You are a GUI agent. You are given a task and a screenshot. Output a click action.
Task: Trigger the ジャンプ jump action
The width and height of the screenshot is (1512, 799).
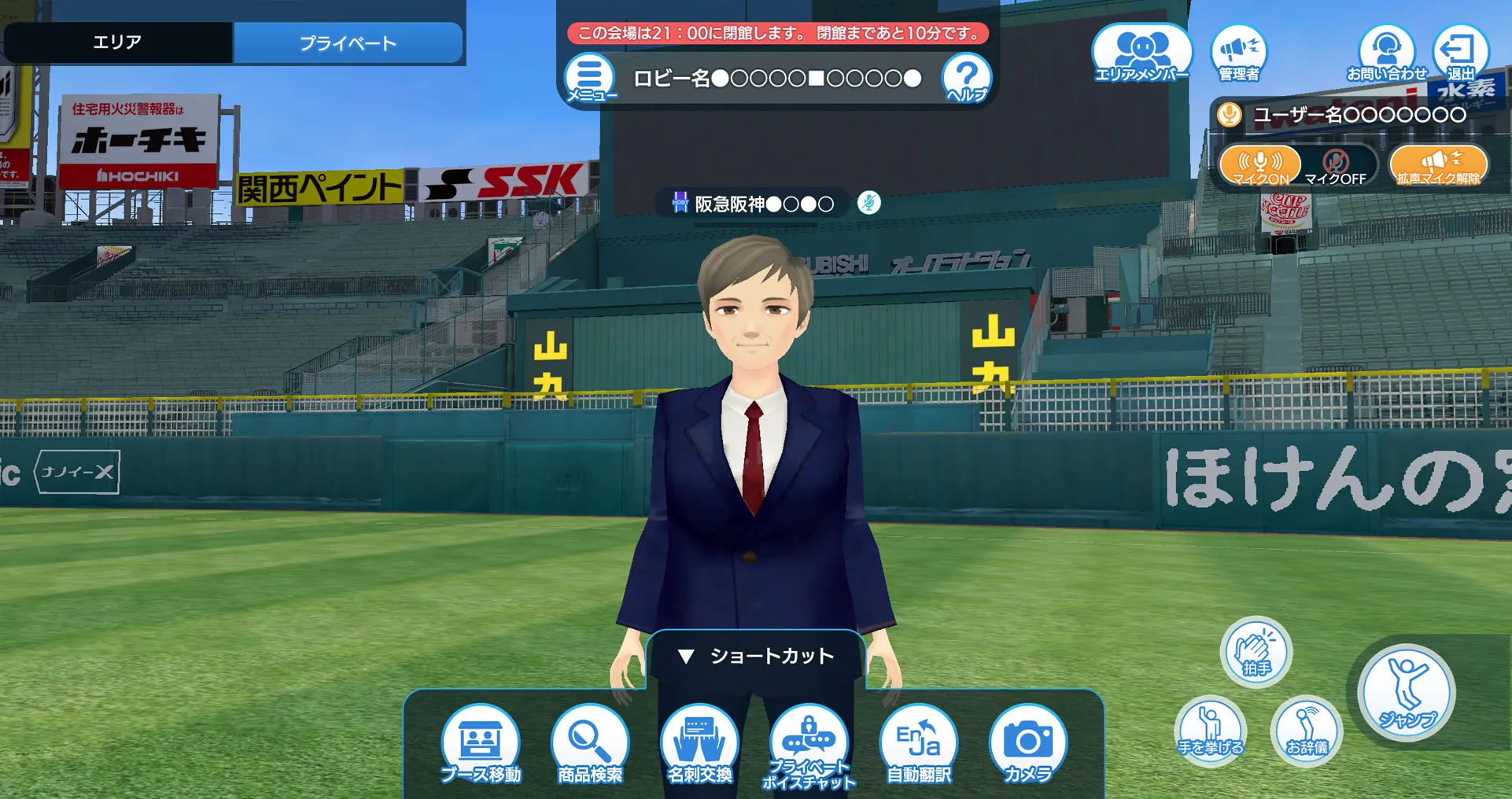(x=1407, y=693)
